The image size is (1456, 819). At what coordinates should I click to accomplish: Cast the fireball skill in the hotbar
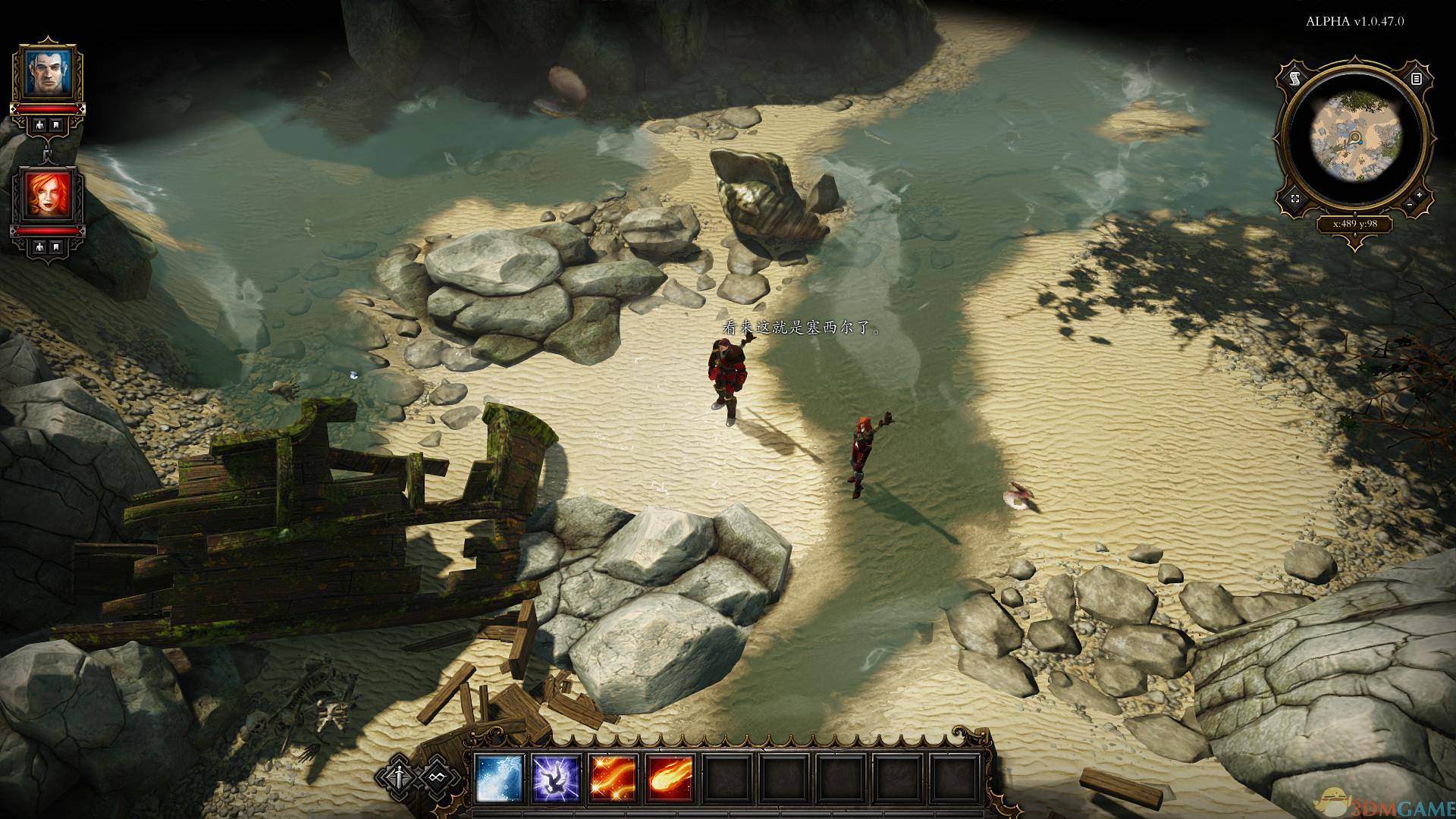(x=671, y=779)
